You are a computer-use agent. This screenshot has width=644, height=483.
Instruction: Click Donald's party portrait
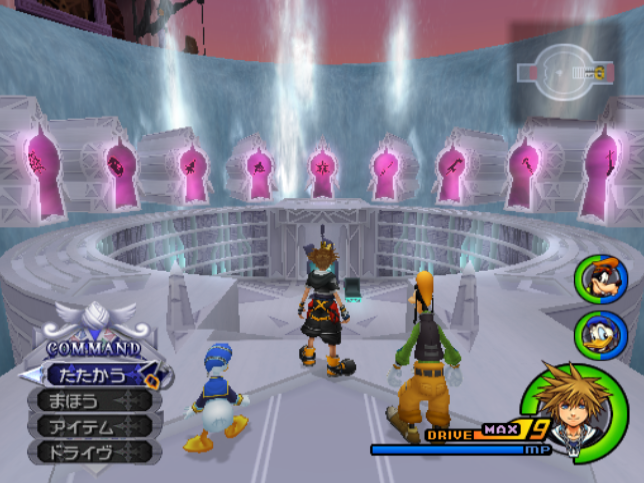pos(595,332)
